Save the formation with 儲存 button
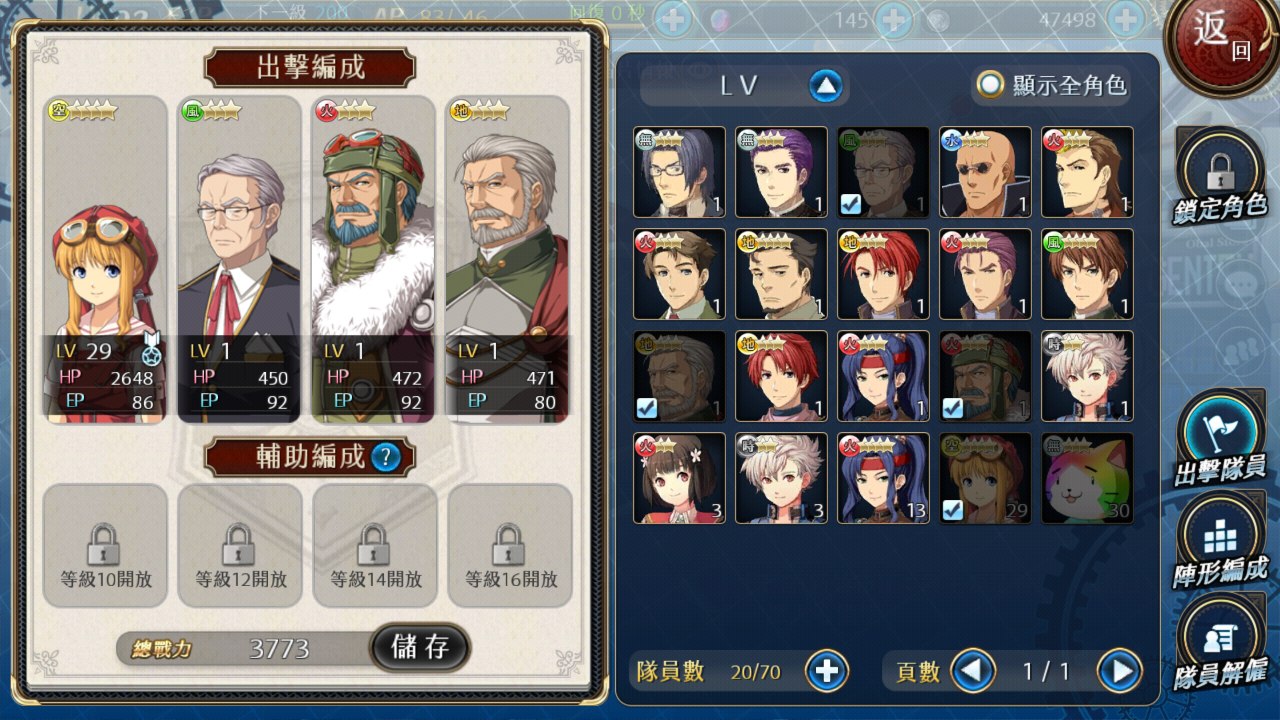Image resolution: width=1280 pixels, height=720 pixels. coord(420,647)
